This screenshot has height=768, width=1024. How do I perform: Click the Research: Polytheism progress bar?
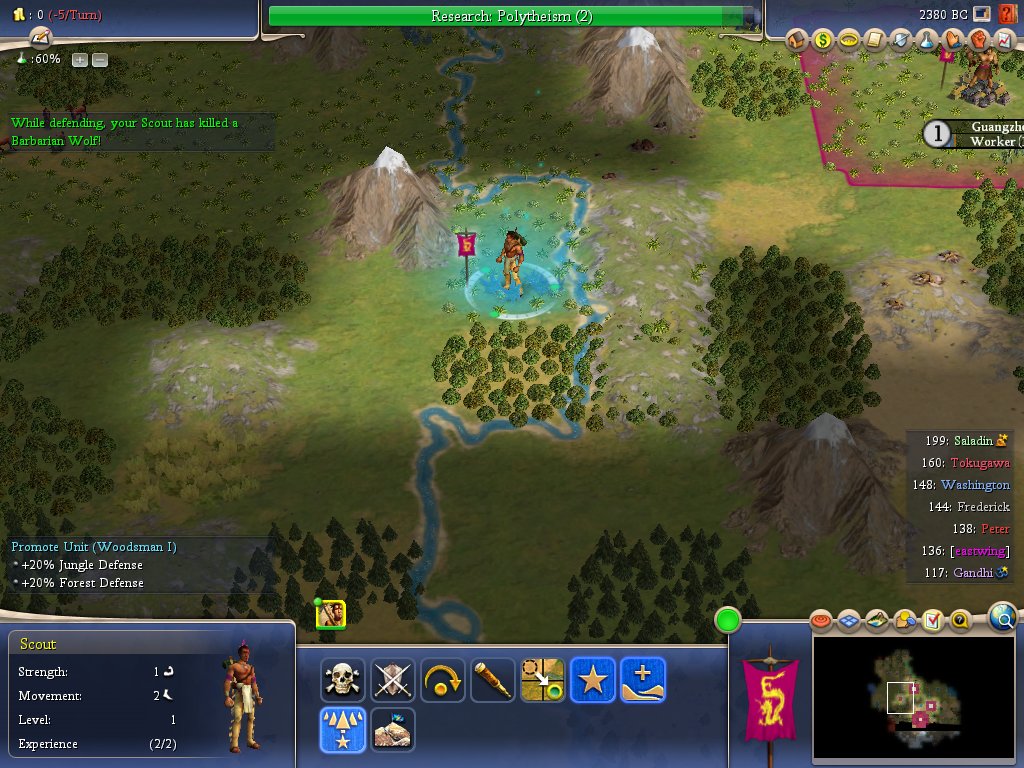coord(512,16)
